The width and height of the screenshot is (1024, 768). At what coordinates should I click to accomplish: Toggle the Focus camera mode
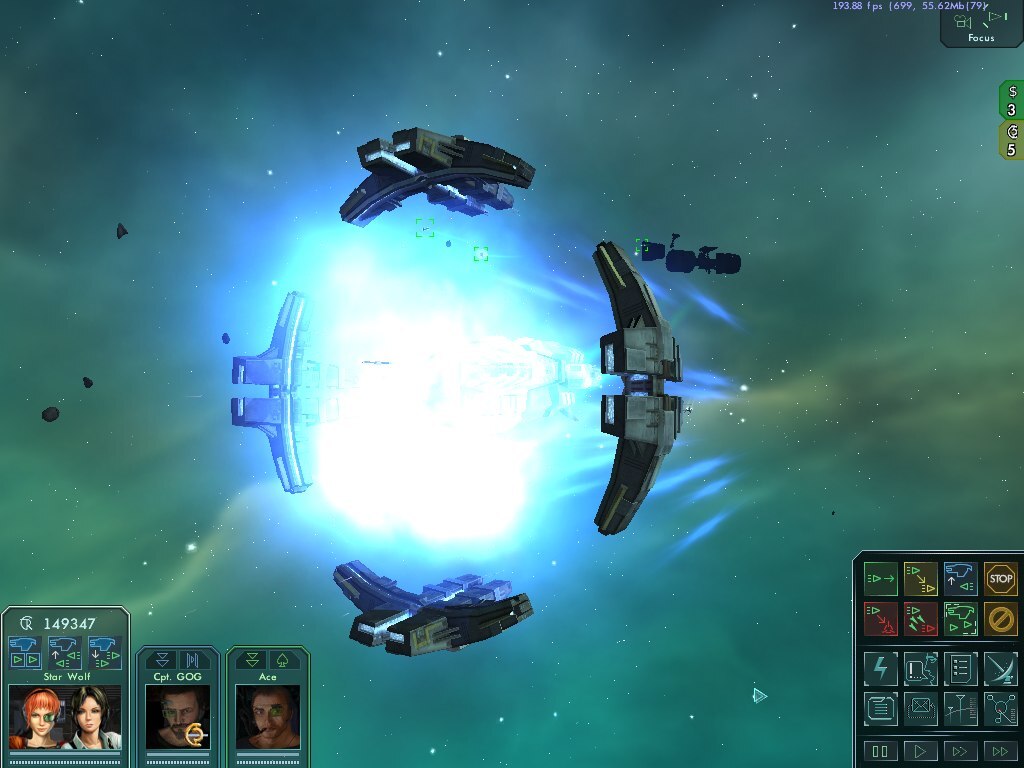tap(981, 24)
